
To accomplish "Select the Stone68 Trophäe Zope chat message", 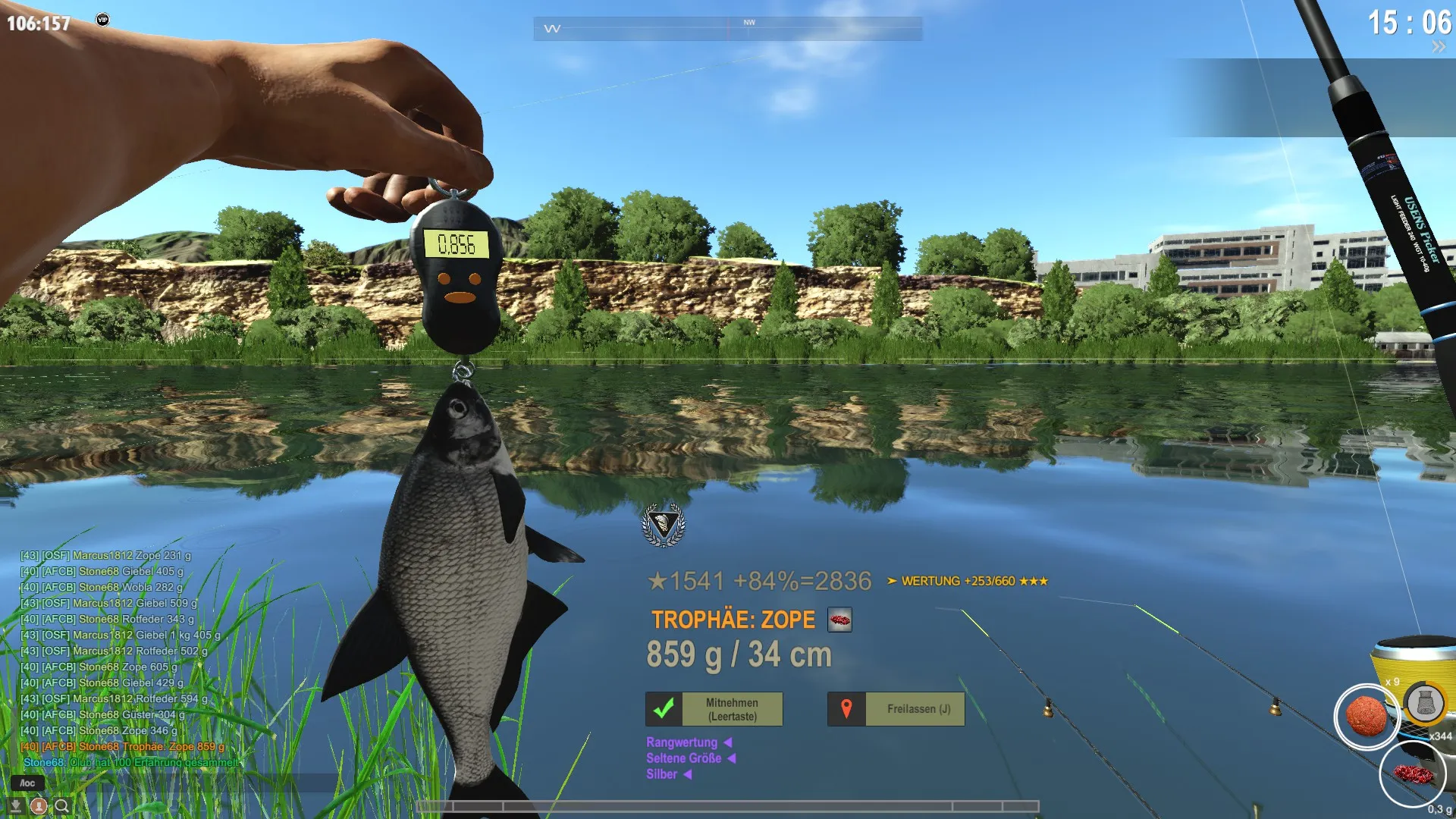I will pyautogui.click(x=123, y=746).
